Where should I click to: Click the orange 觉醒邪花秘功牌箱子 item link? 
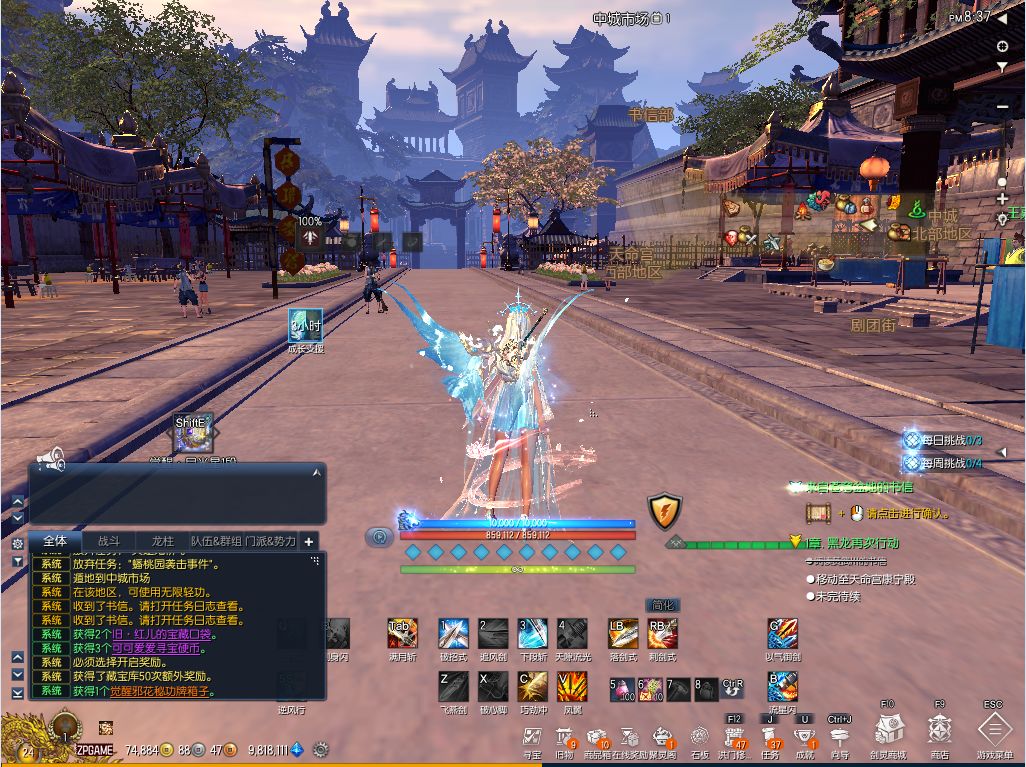[x=162, y=691]
